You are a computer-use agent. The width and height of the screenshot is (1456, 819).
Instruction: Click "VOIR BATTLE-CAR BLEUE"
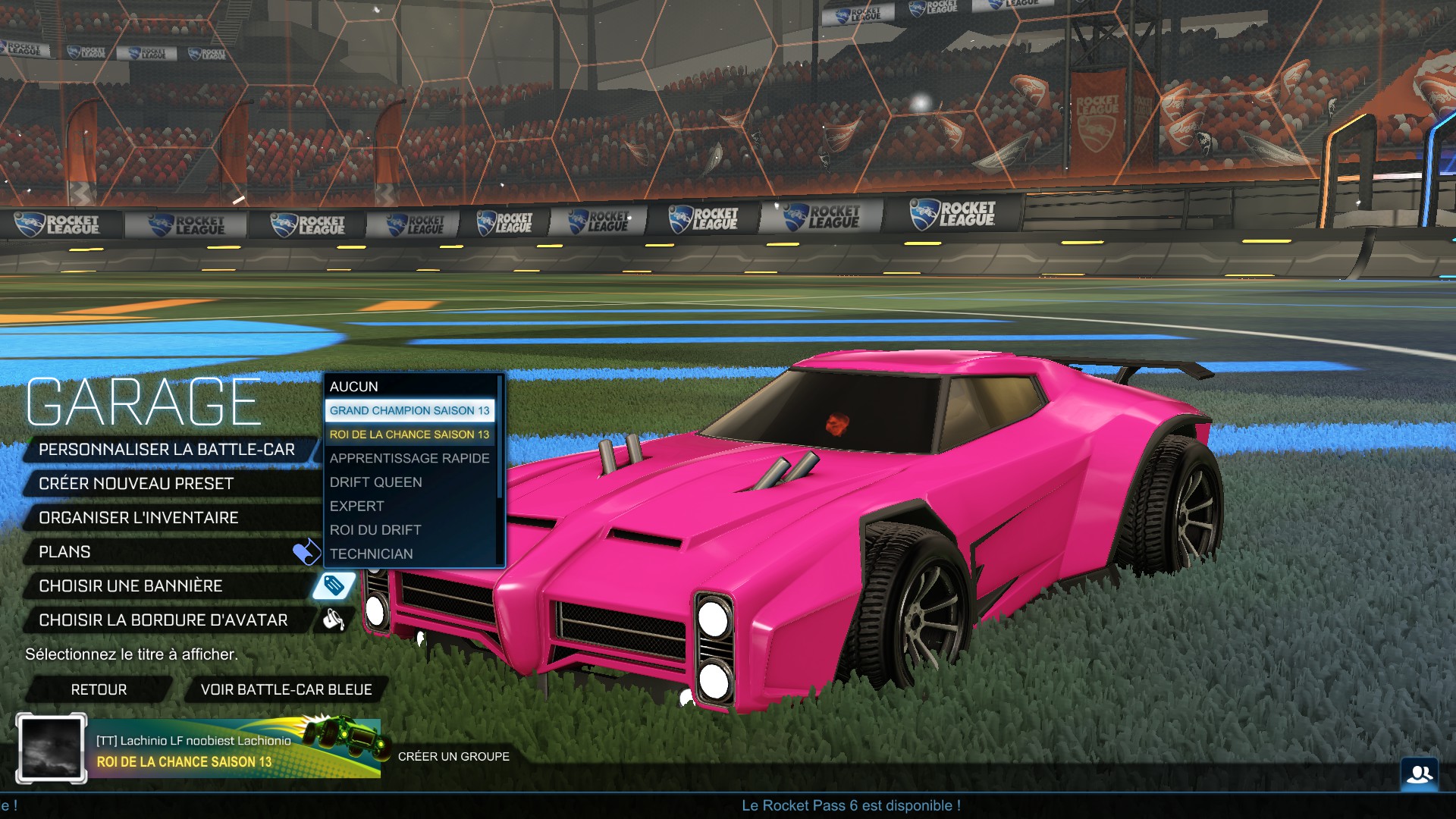[x=286, y=689]
